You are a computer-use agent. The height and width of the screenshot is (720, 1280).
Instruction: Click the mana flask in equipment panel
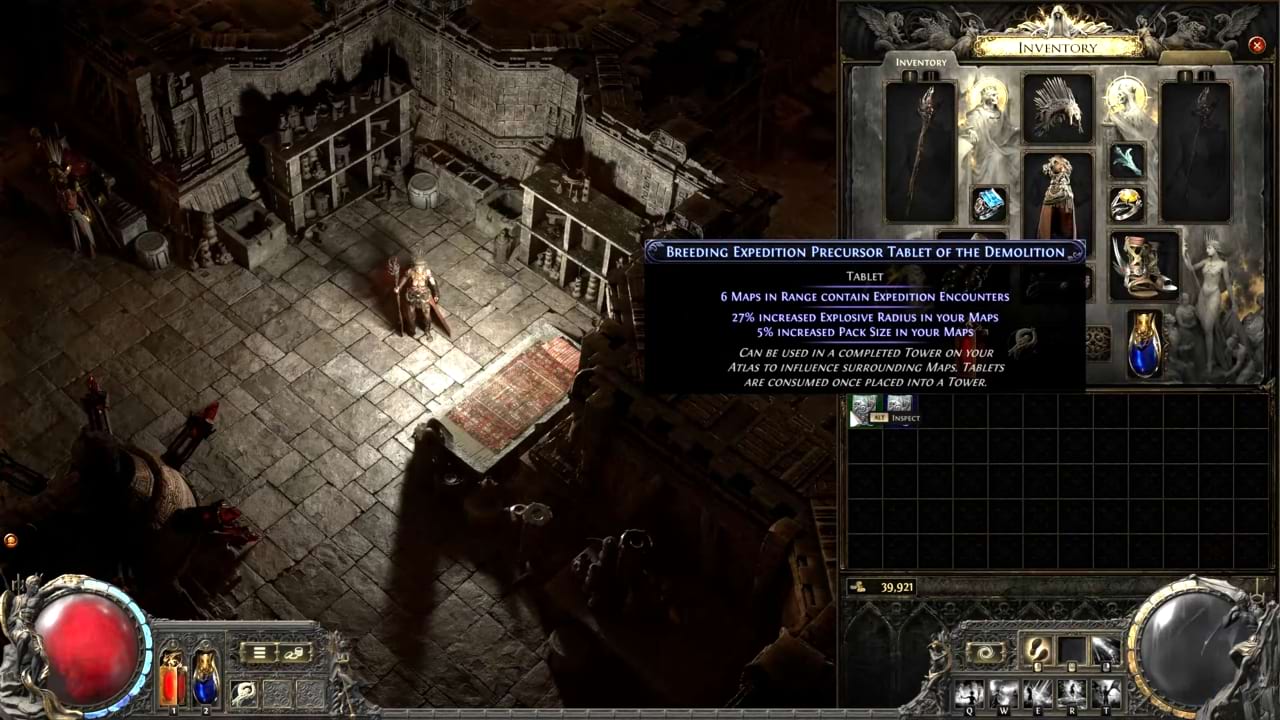click(1144, 344)
